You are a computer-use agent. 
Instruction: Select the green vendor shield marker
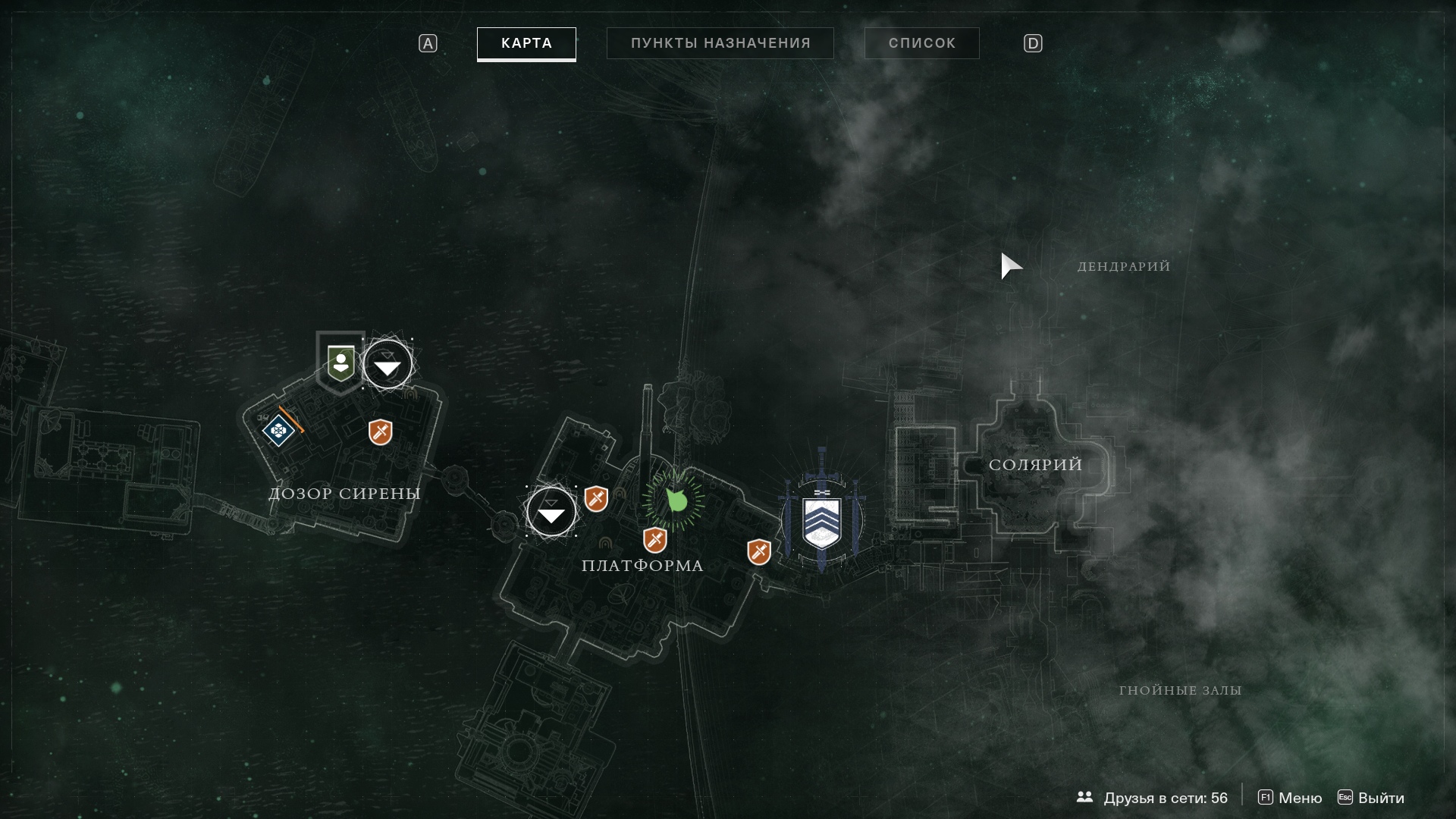340,362
